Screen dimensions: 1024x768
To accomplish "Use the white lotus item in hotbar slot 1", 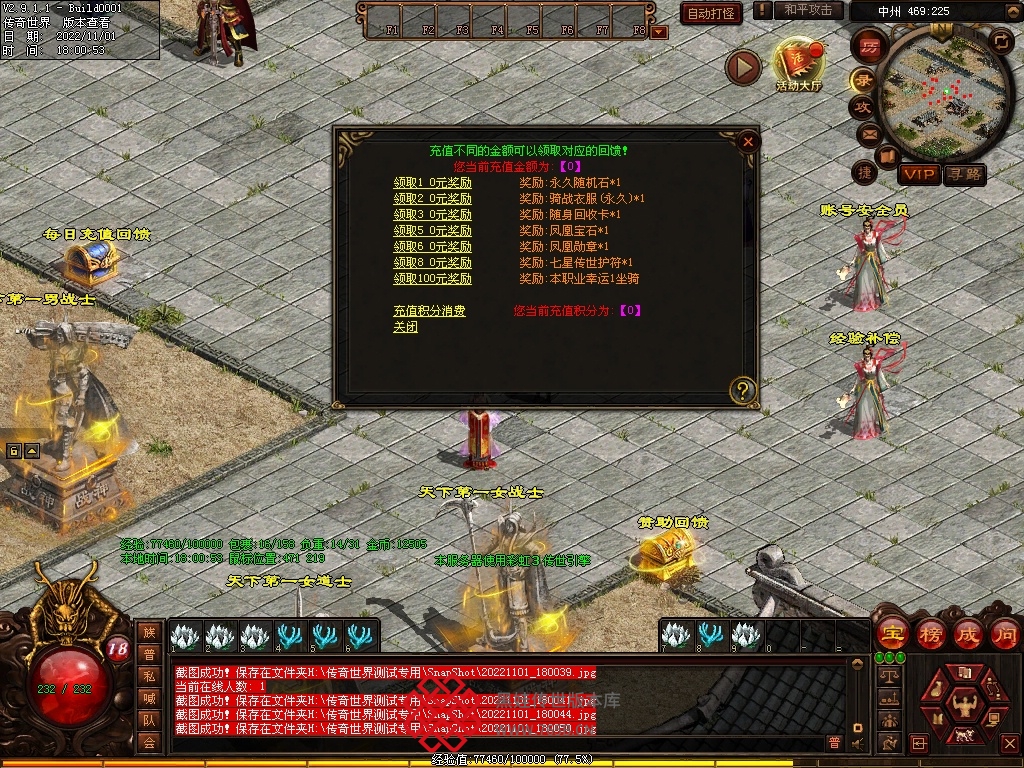I will [x=185, y=635].
